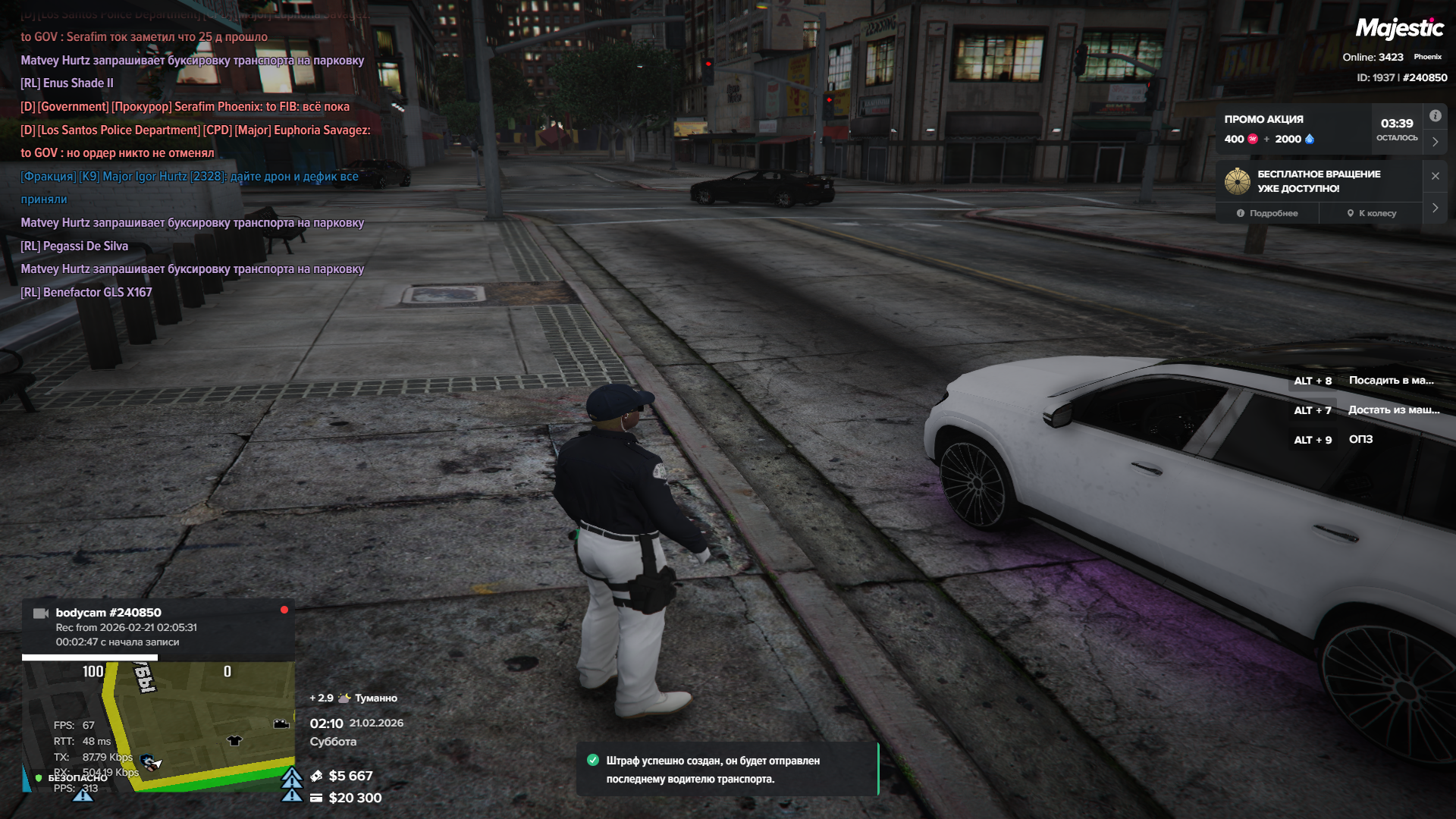Close the free spin notification
The width and height of the screenshot is (1456, 819).
1435,176
